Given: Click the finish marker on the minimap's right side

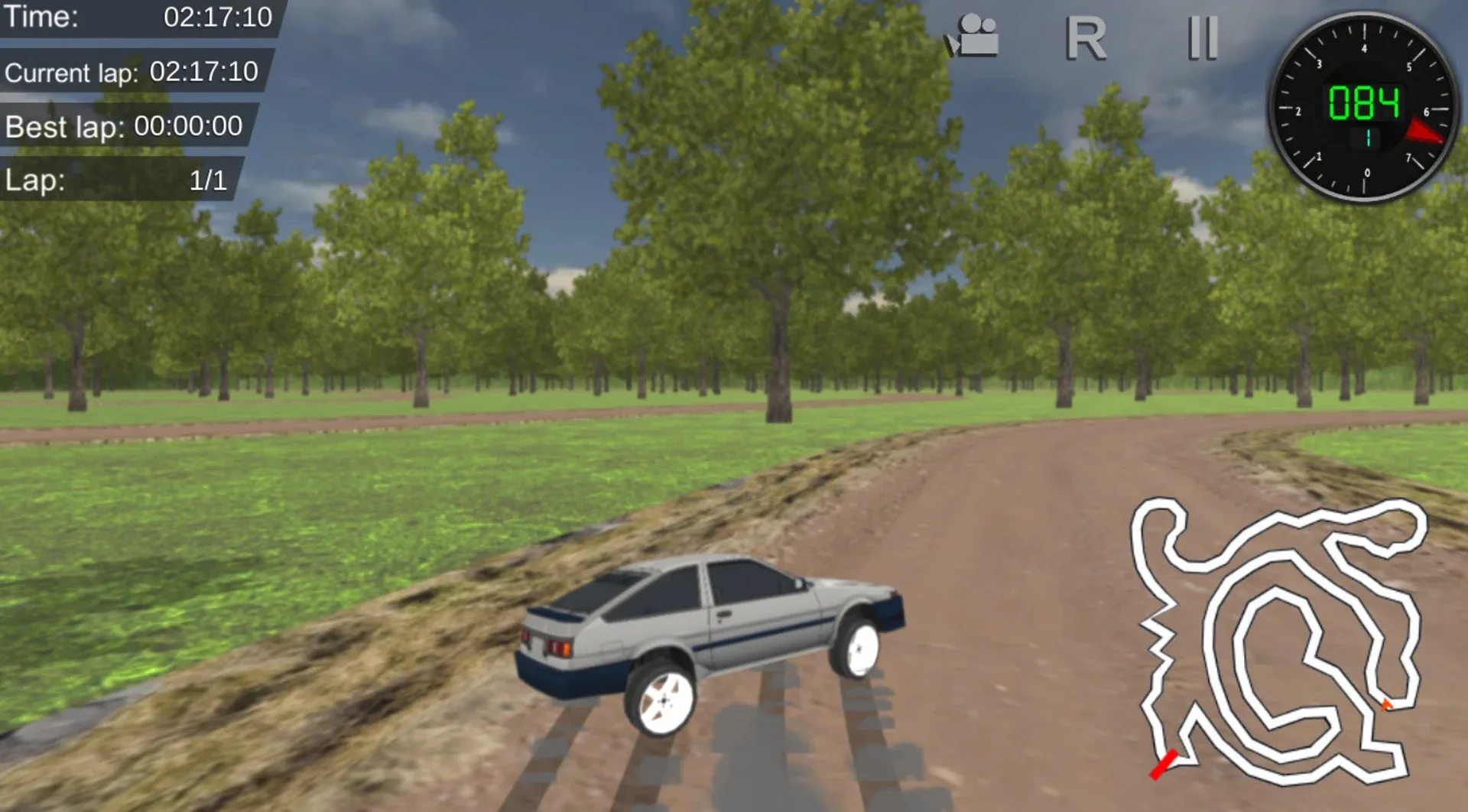Looking at the screenshot, I should pyautogui.click(x=1388, y=704).
